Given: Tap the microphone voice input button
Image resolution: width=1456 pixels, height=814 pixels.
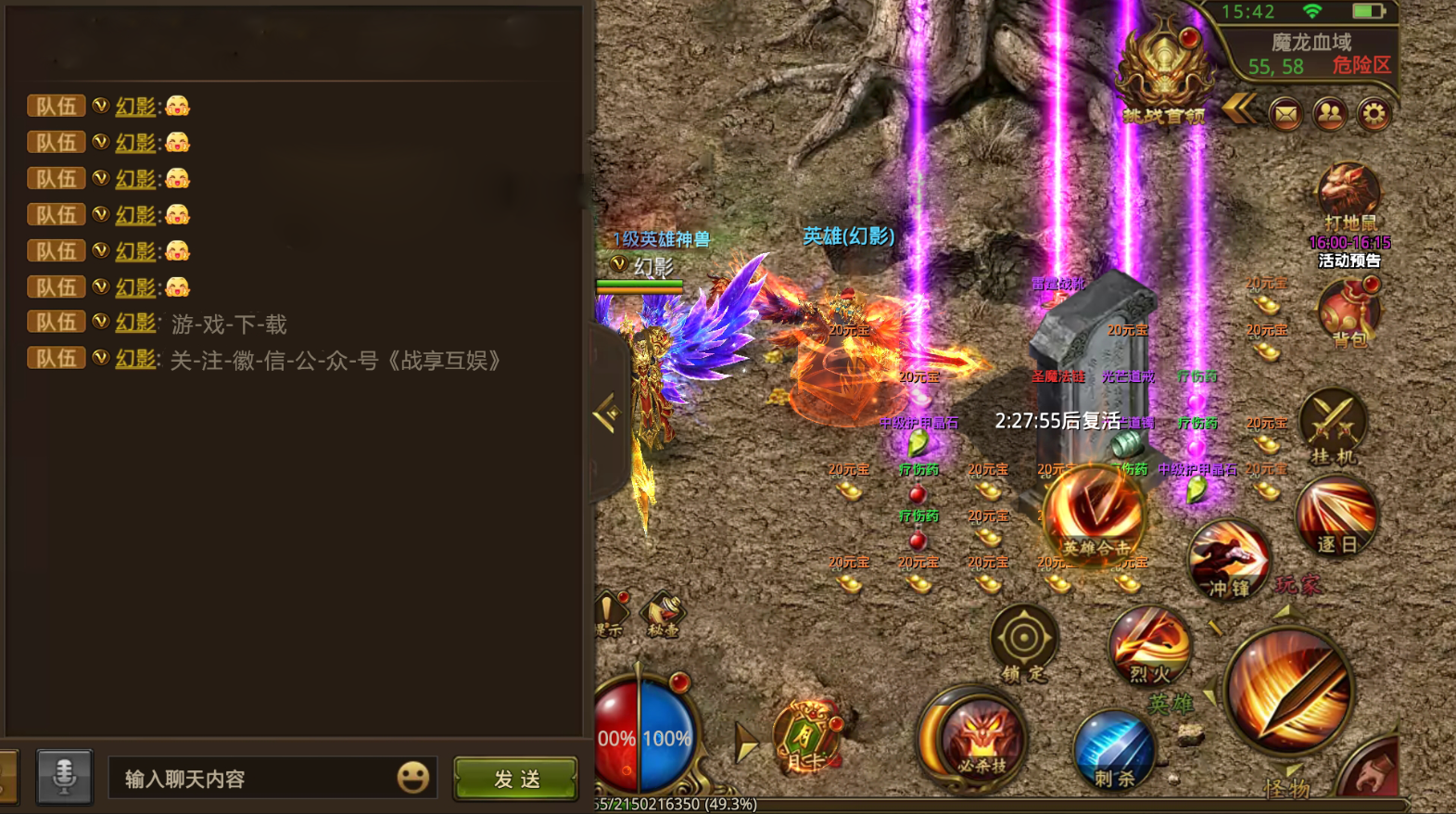Looking at the screenshot, I should pos(64,776).
